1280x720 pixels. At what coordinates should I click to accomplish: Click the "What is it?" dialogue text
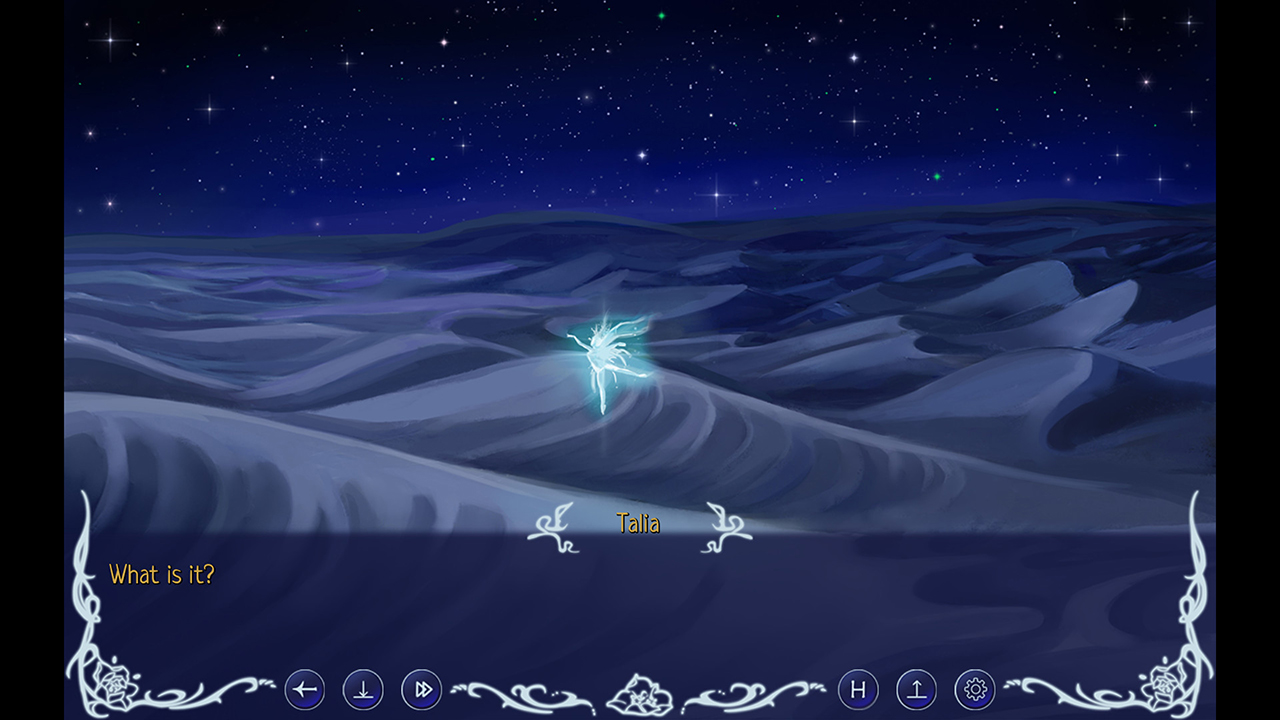[x=162, y=574]
